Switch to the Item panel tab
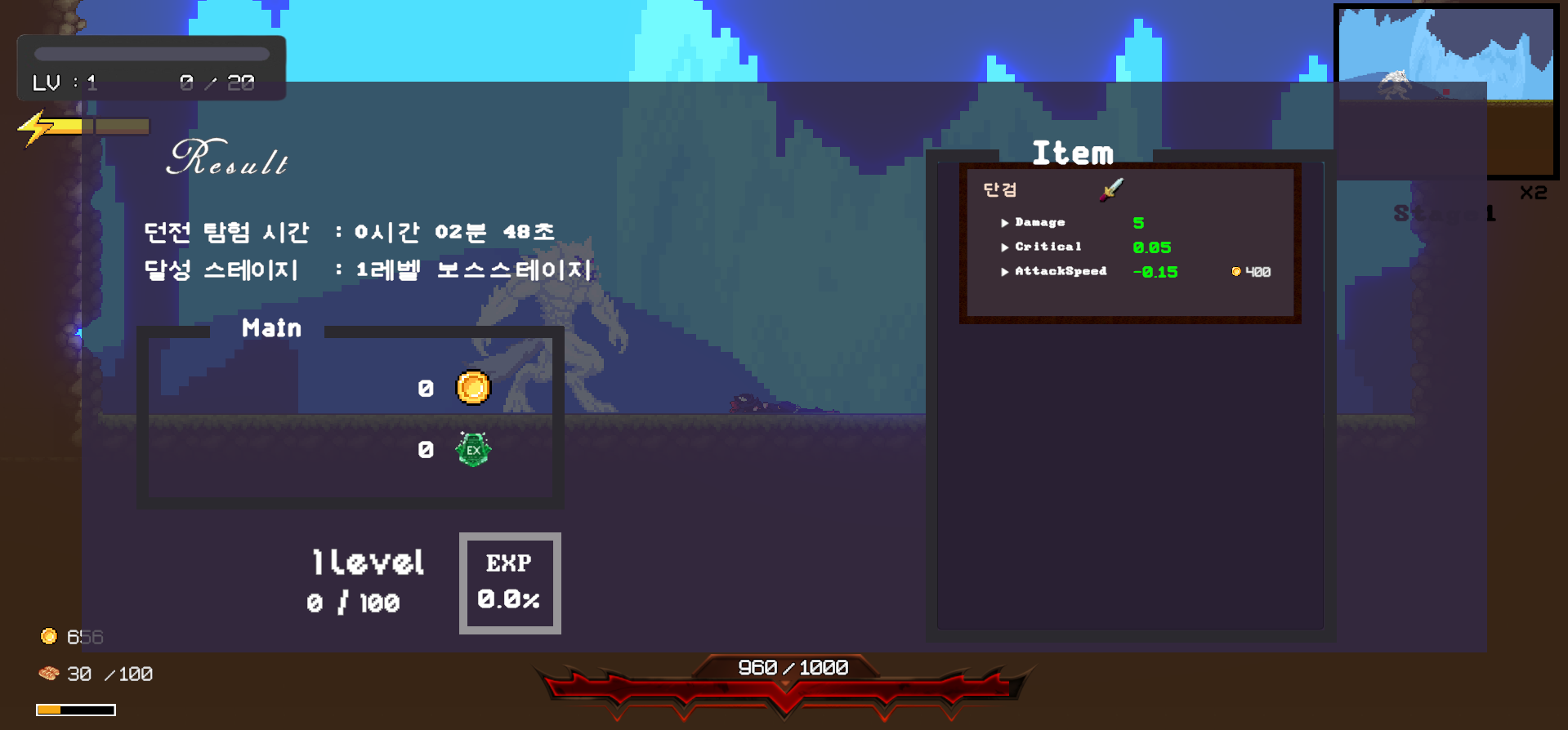1568x730 pixels. (x=1072, y=153)
